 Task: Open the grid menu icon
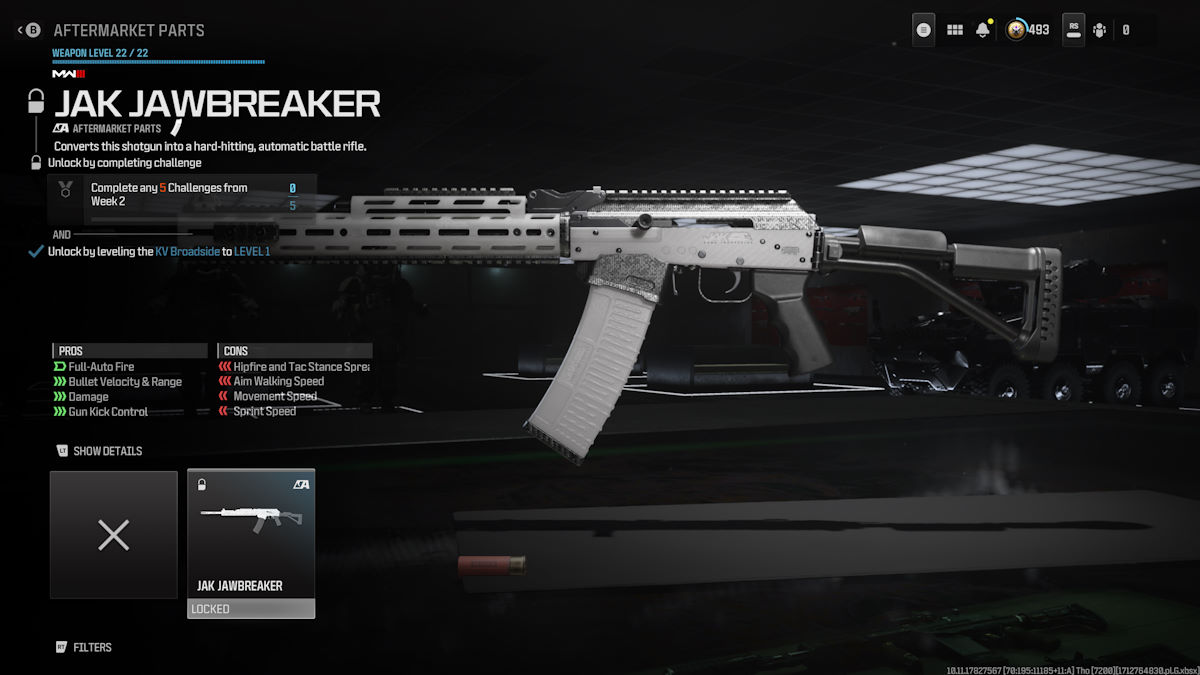click(x=955, y=30)
